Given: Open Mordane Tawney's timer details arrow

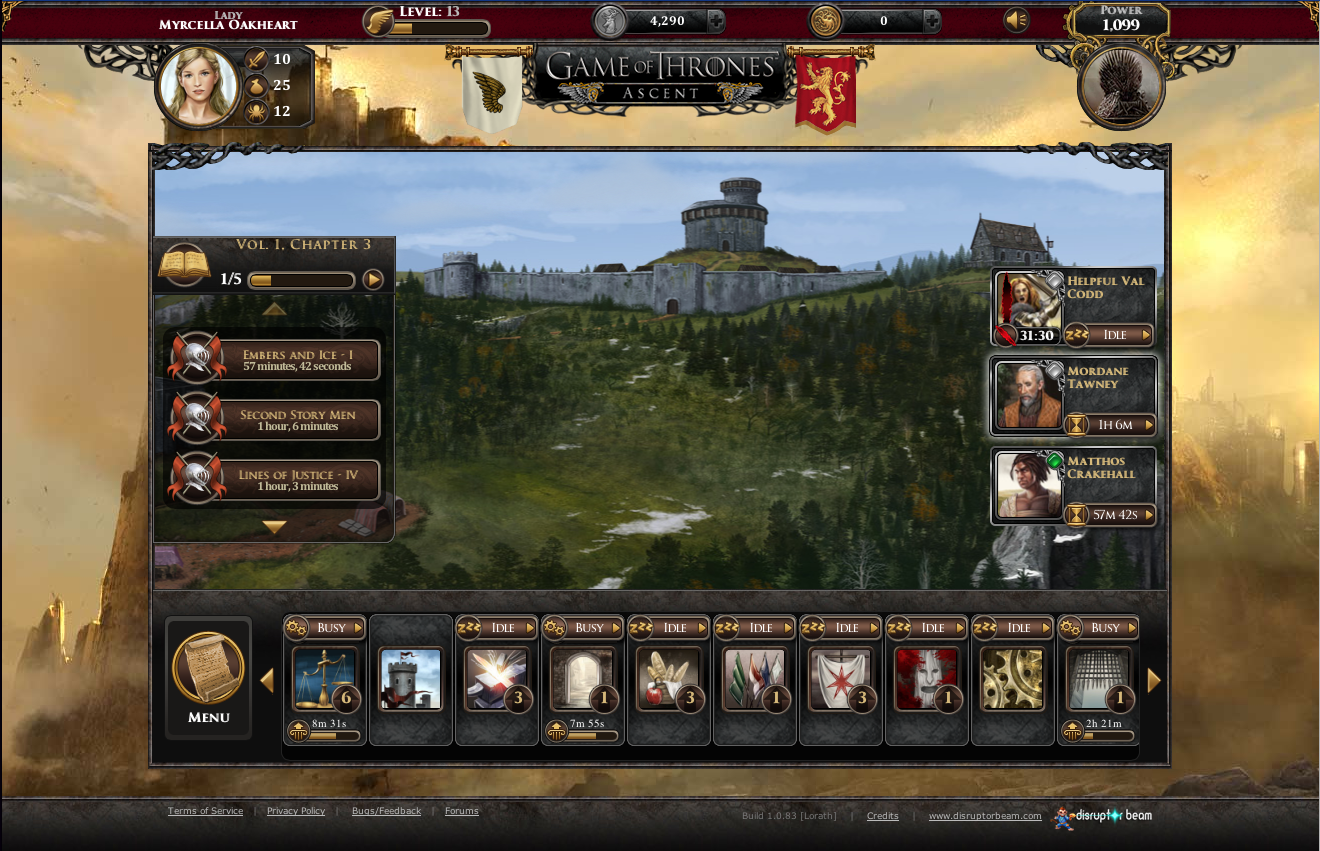Looking at the screenshot, I should [1151, 425].
